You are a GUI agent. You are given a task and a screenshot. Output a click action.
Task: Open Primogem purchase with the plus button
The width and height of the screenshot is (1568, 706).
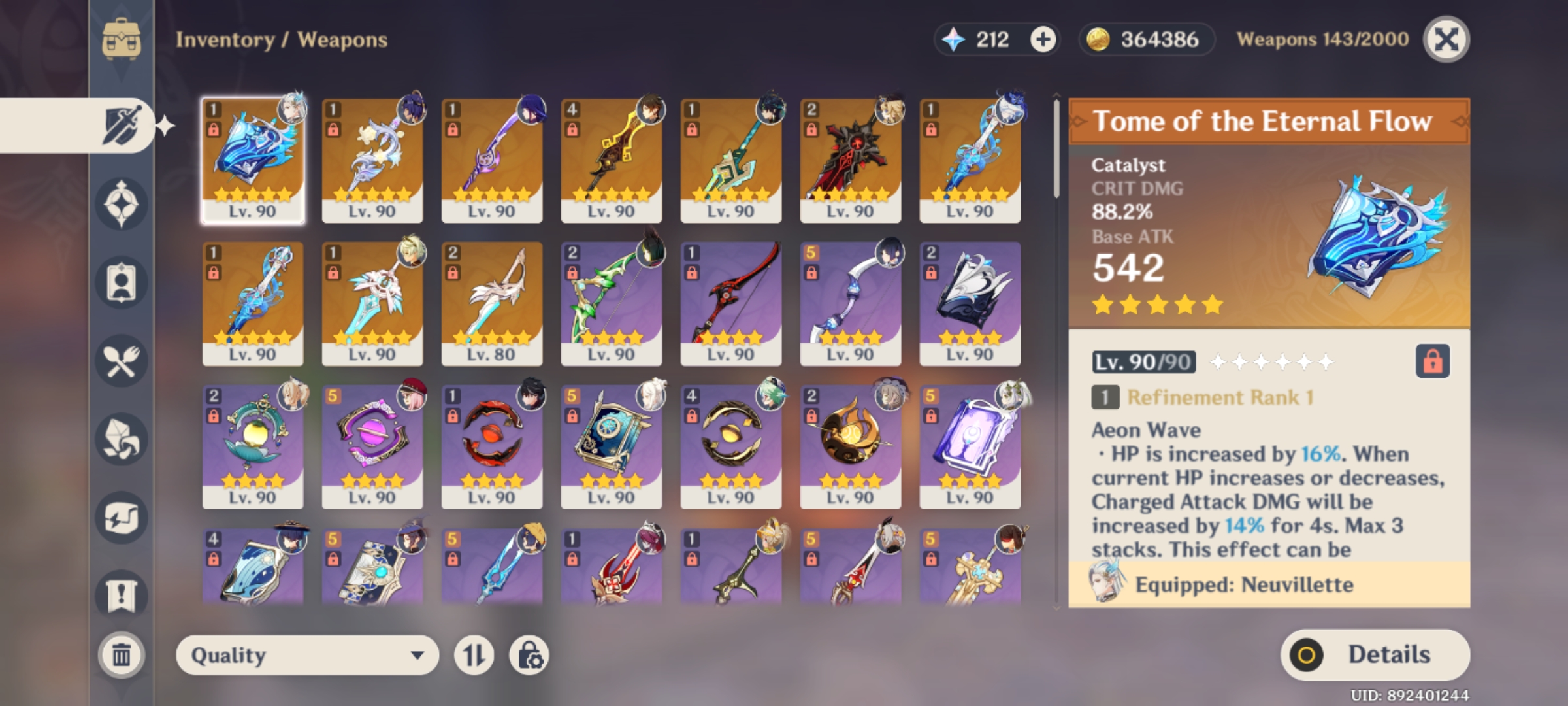1043,40
